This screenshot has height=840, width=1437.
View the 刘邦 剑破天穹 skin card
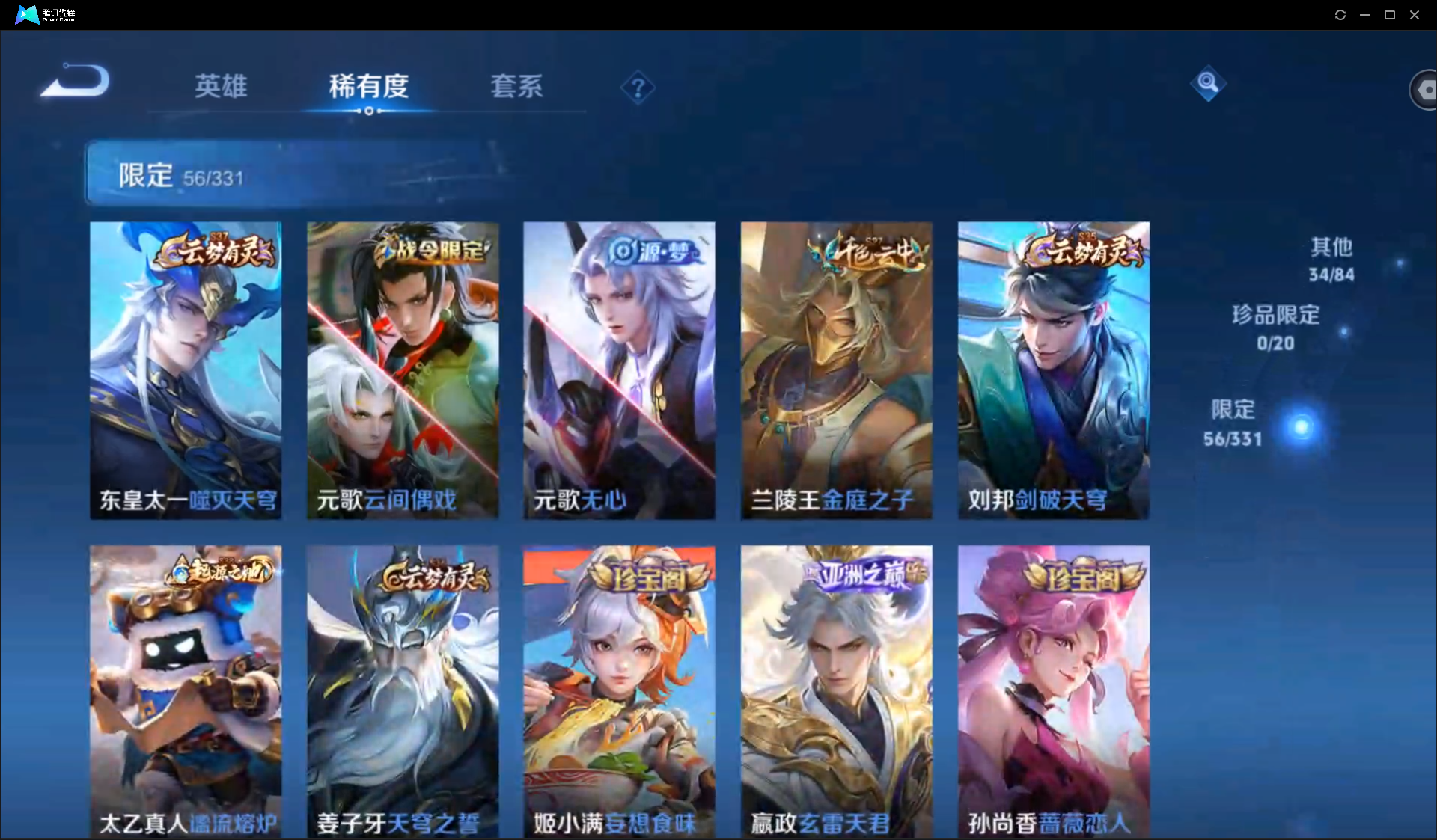click(1053, 370)
